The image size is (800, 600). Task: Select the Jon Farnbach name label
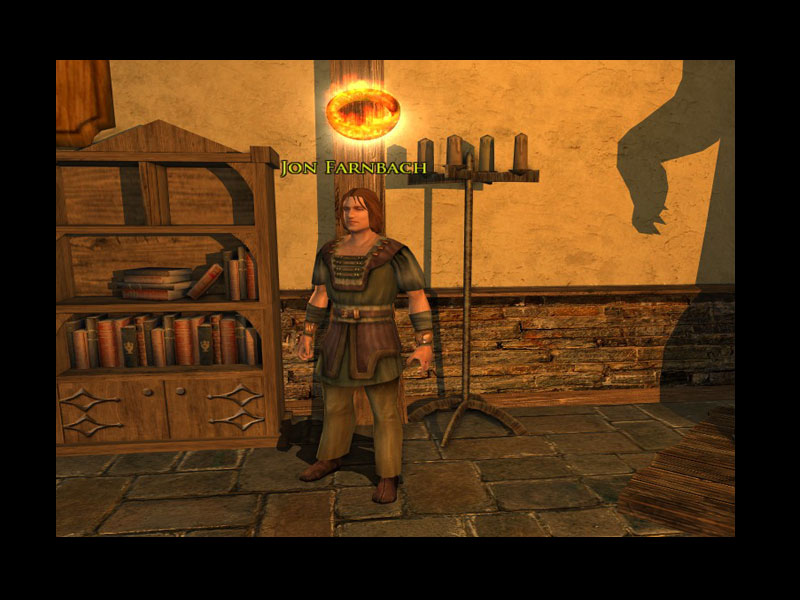(353, 167)
